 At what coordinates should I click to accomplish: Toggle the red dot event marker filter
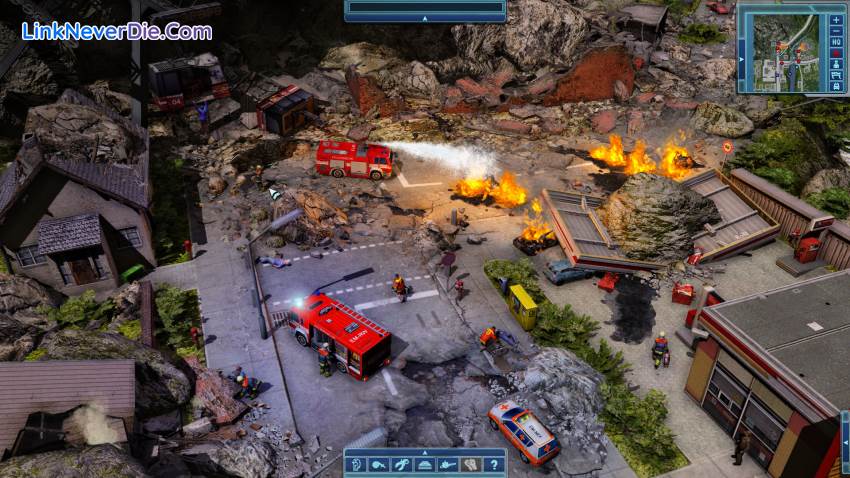(836, 54)
